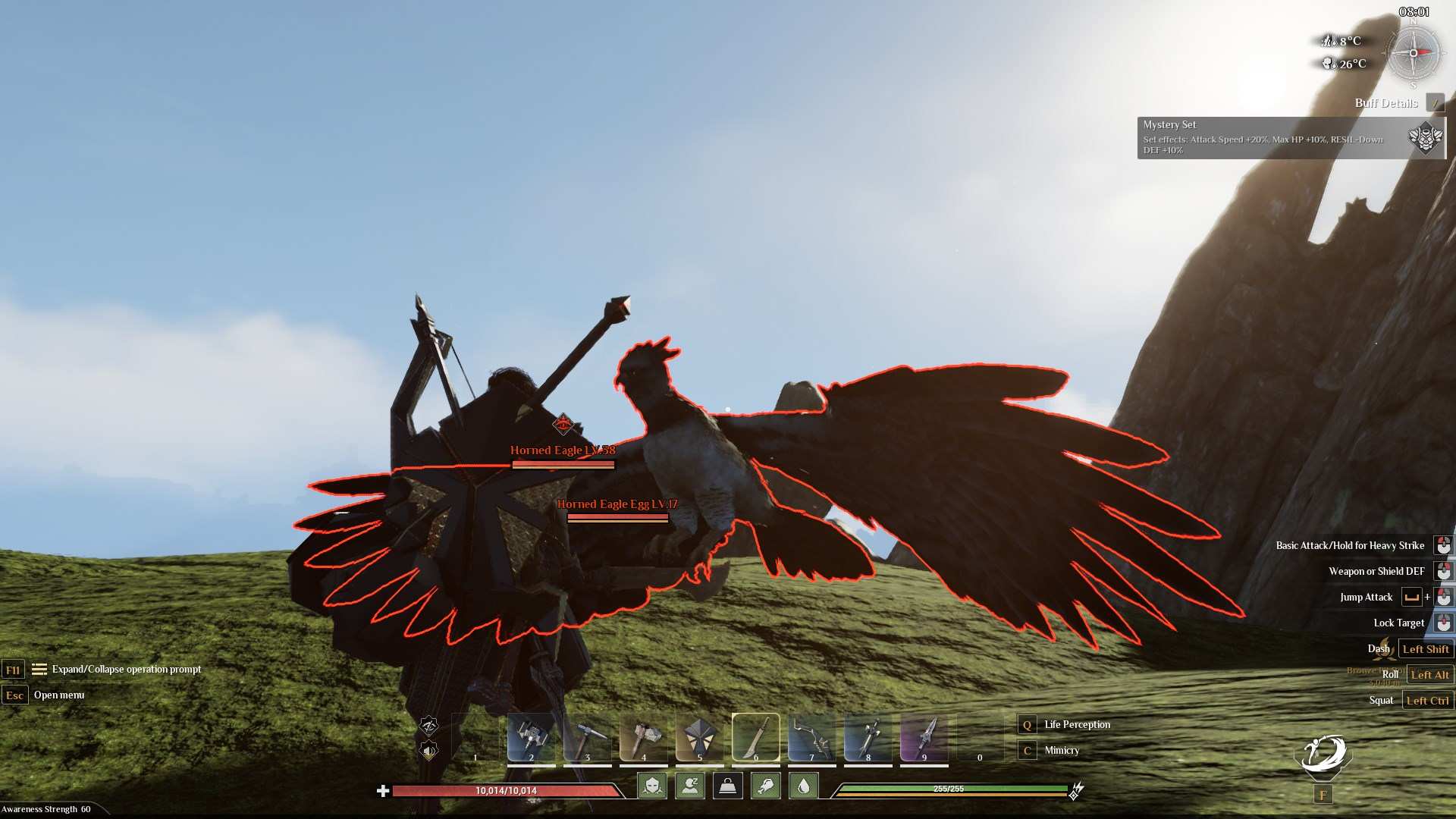The width and height of the screenshot is (1456, 819).
Task: Open the Buff Details panel
Action: point(1386,103)
